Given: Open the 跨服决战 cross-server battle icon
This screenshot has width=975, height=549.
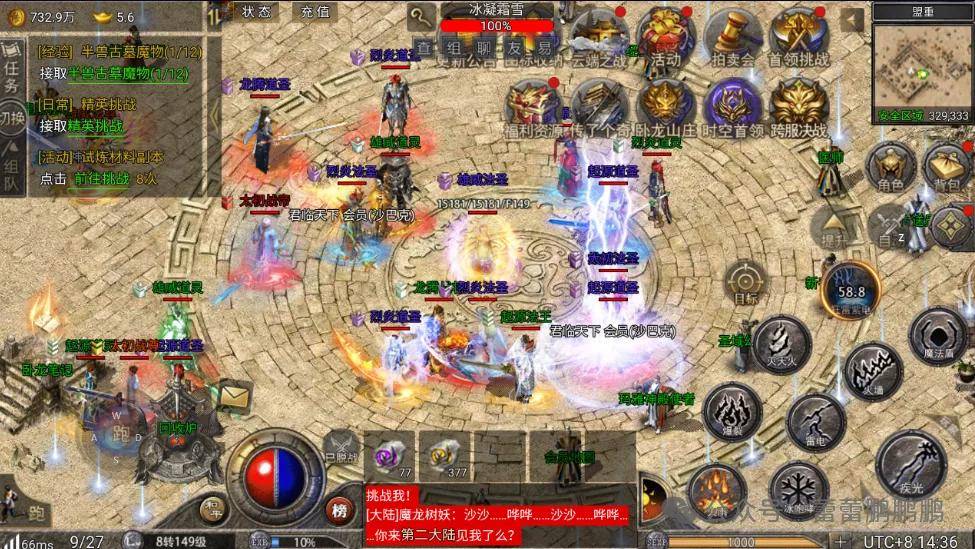Looking at the screenshot, I should pyautogui.click(x=799, y=108).
